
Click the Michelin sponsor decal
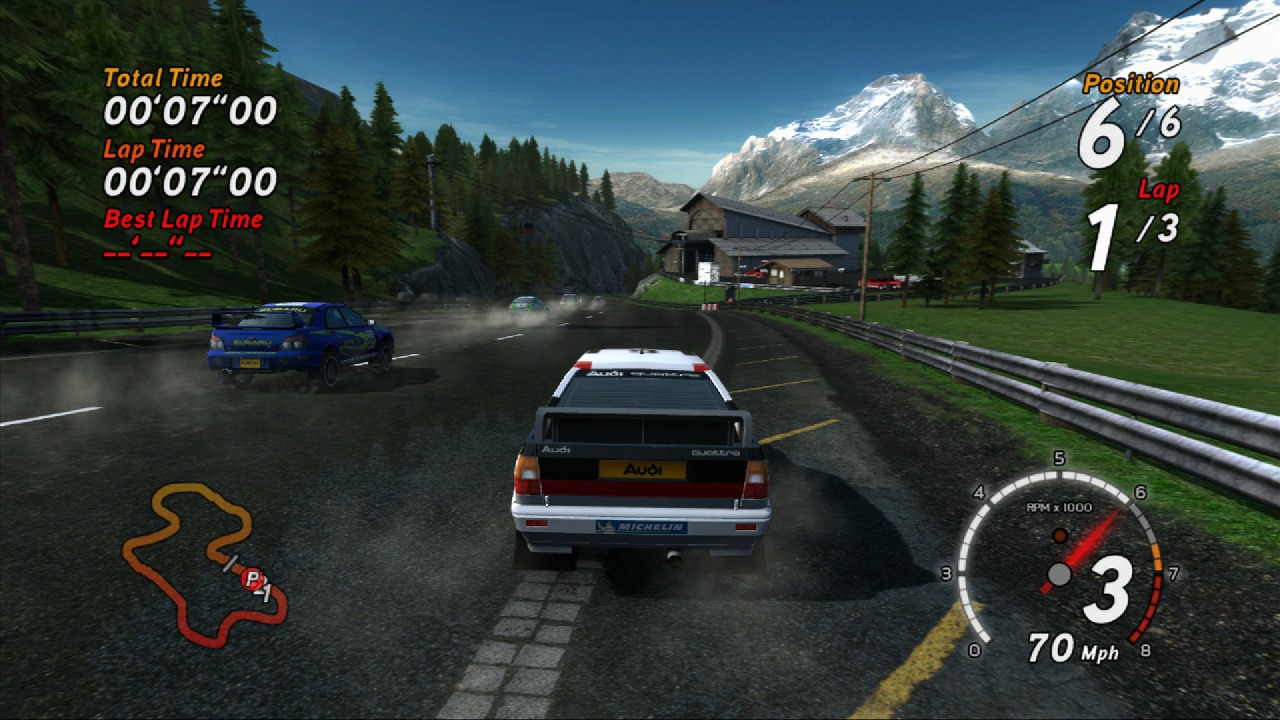coord(639,524)
